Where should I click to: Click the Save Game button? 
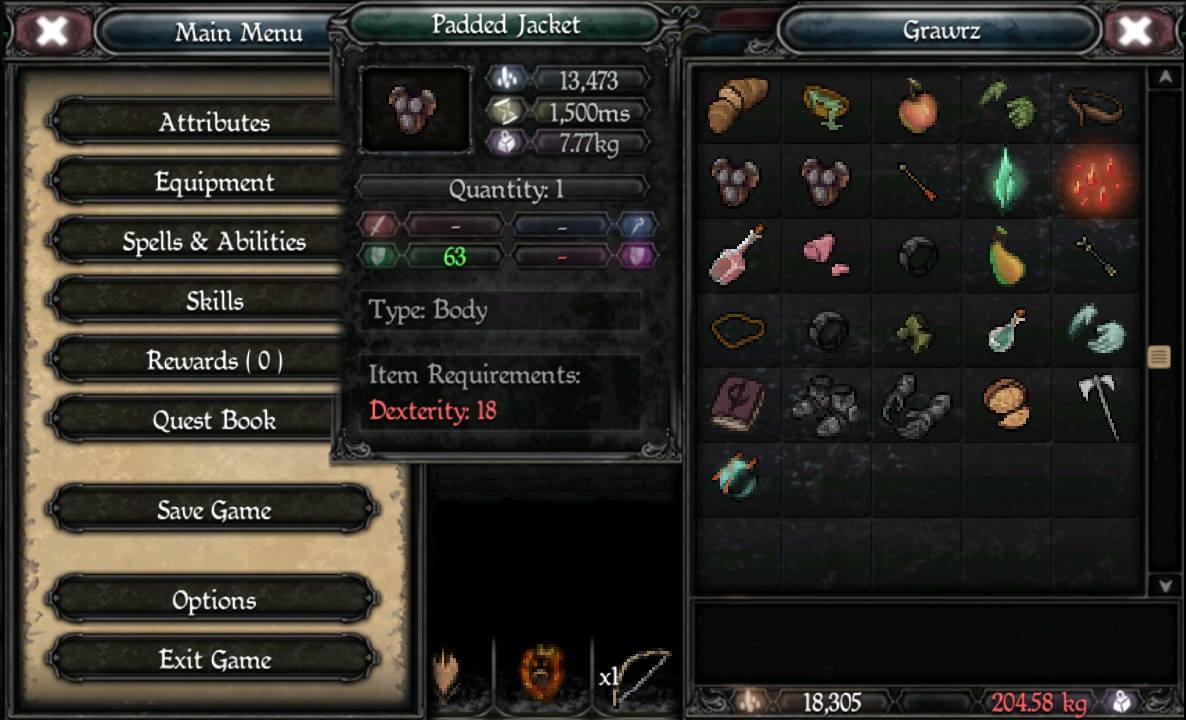[x=214, y=510]
